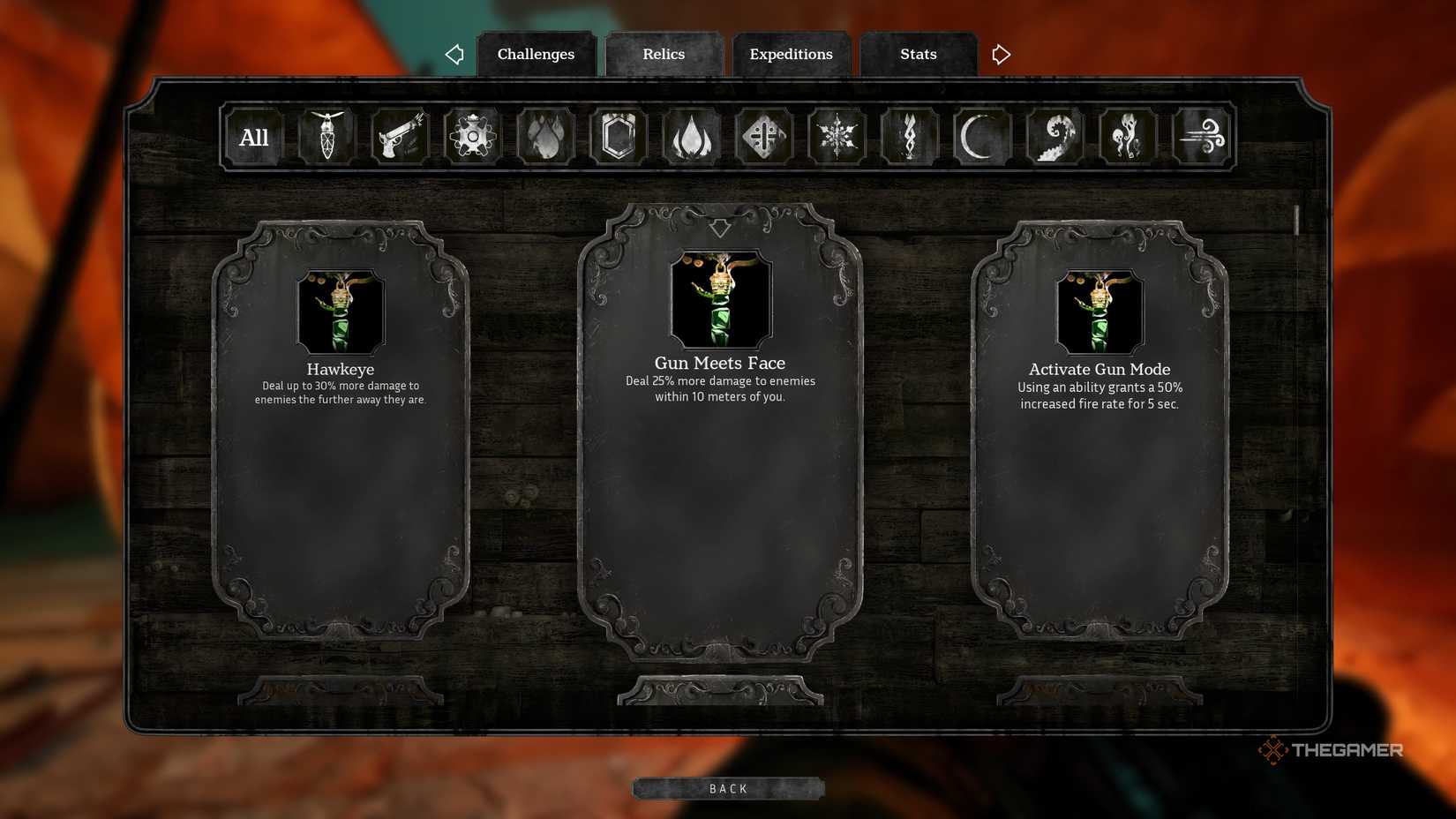Image resolution: width=1456 pixels, height=819 pixels.
Task: Click the BACK button
Action: (726, 787)
